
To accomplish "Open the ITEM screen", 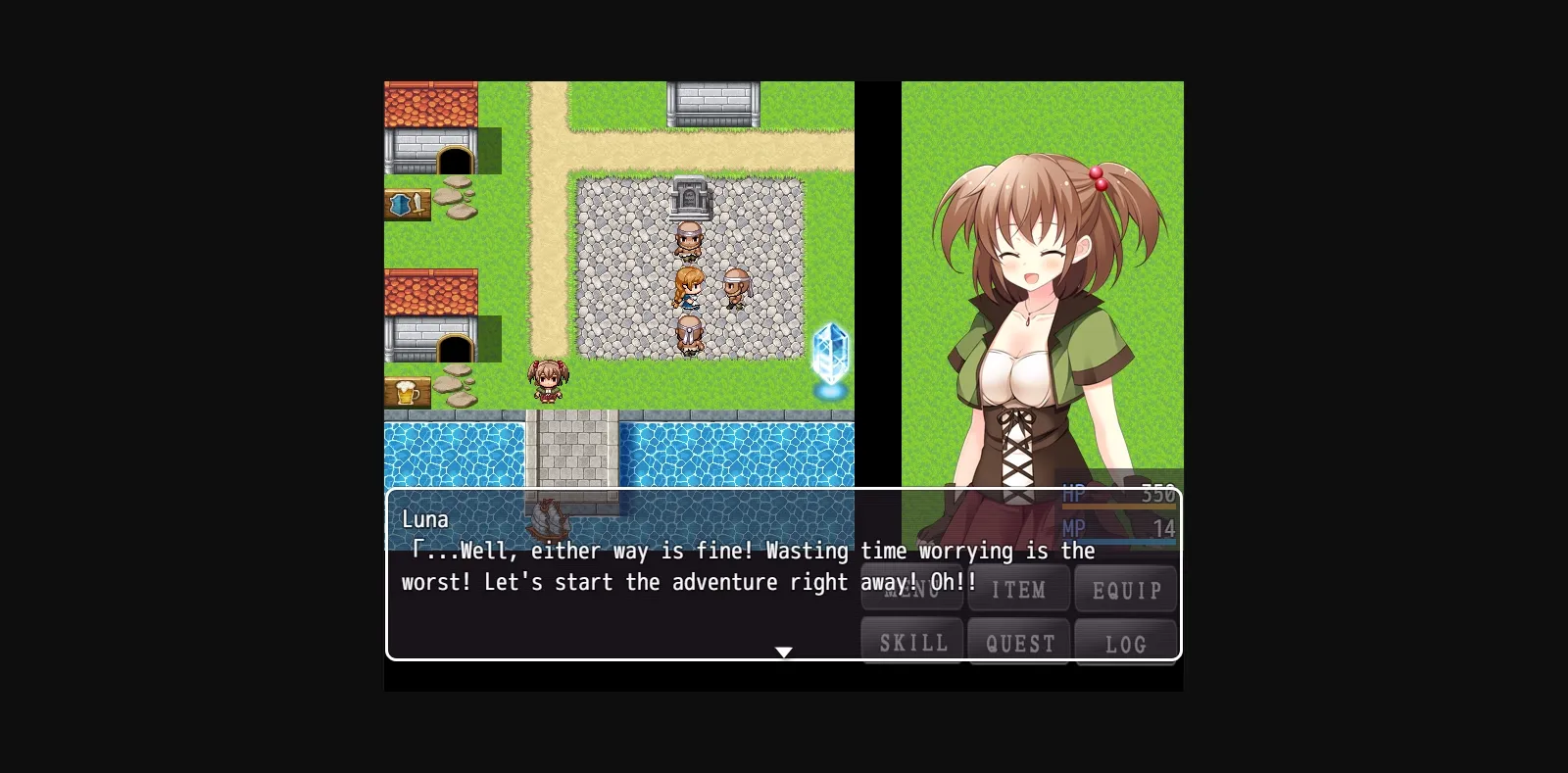I will 1018,589.
